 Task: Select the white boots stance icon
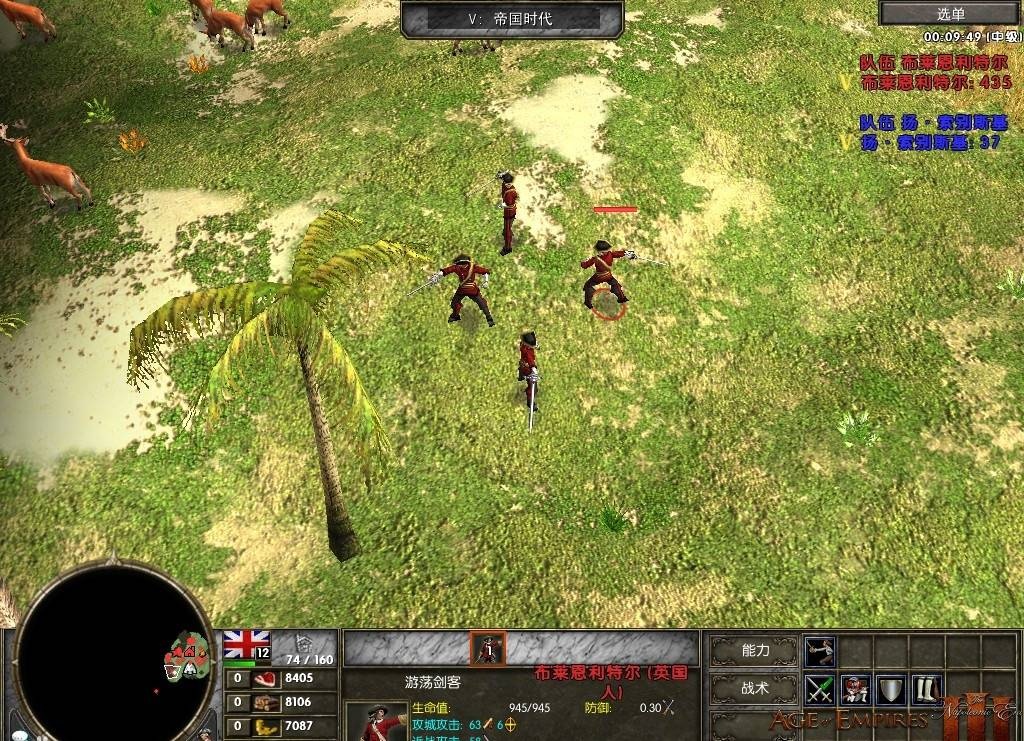(x=925, y=689)
